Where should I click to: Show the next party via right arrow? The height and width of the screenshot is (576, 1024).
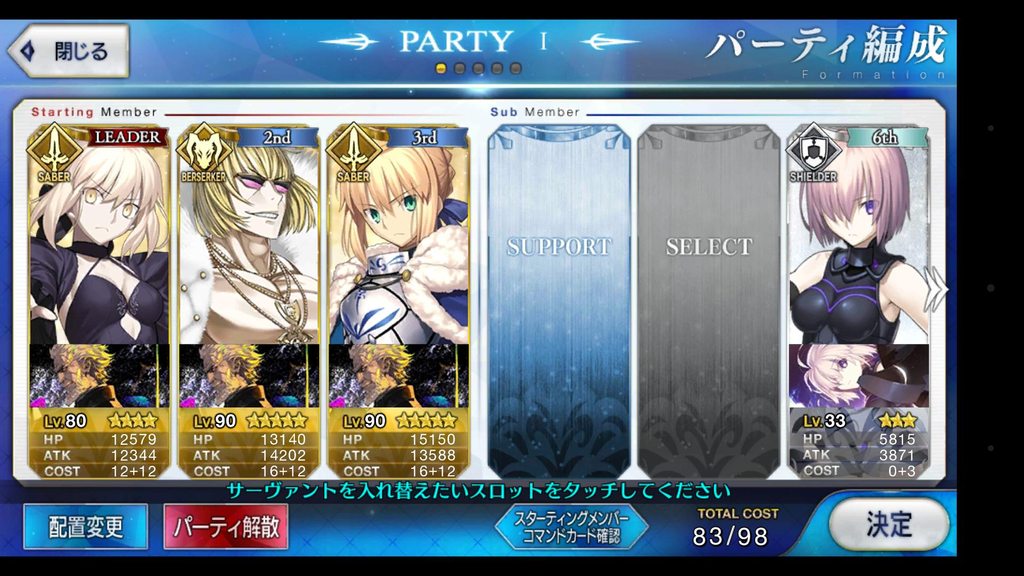(x=936, y=290)
